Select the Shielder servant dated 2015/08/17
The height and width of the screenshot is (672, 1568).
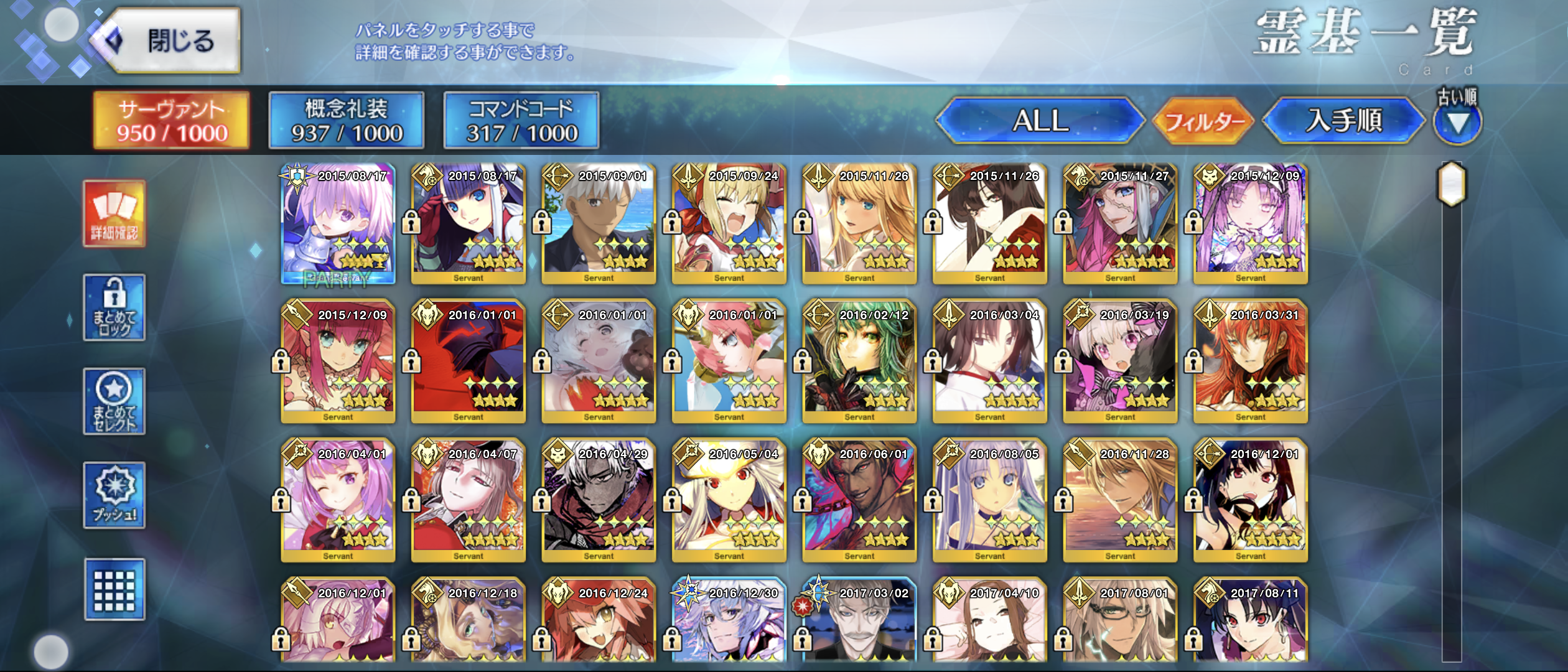[338, 224]
